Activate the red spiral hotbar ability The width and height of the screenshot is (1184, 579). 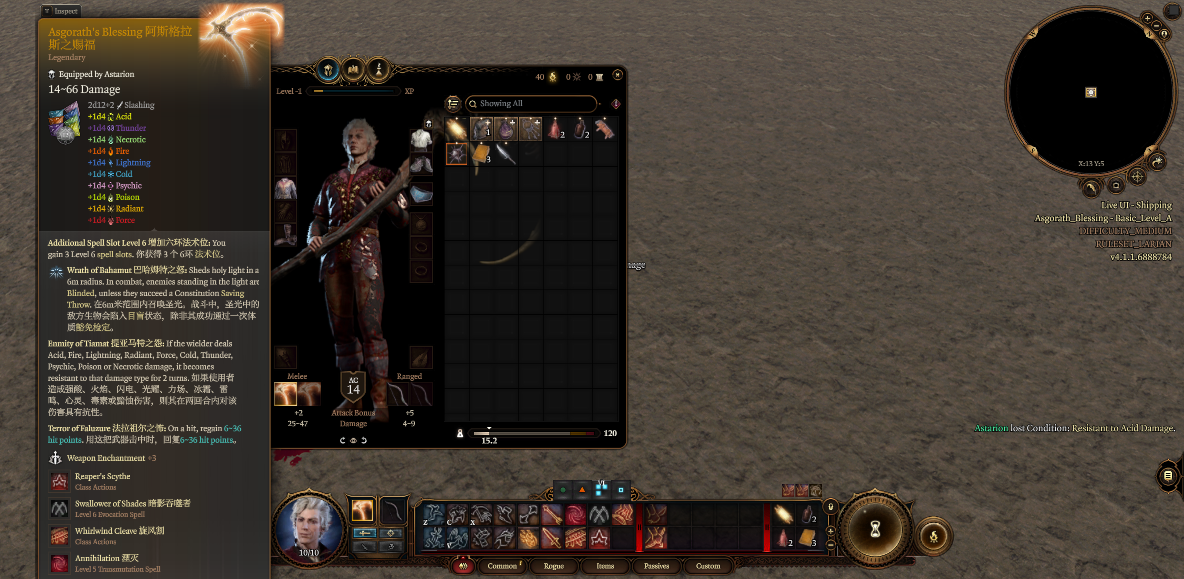[x=576, y=515]
